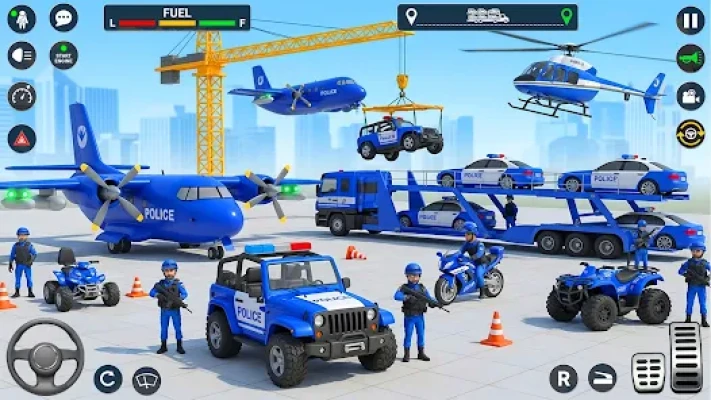Tap the character exit vehicle icon
The height and width of the screenshot is (400, 711).
[22, 18]
